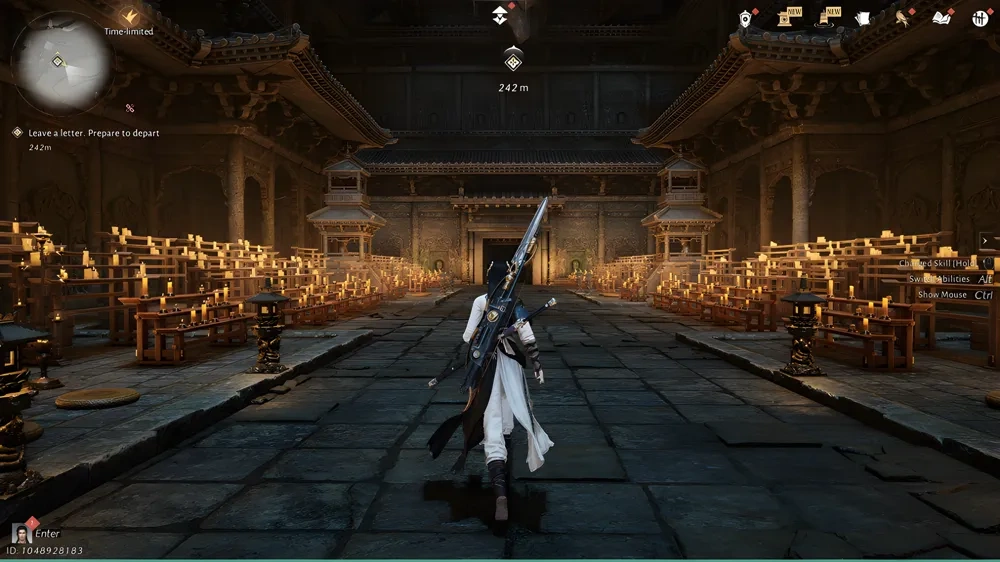Select the 'Leave a letter' quest tracker
Viewport: 1000px width, 562px height.
93,133
